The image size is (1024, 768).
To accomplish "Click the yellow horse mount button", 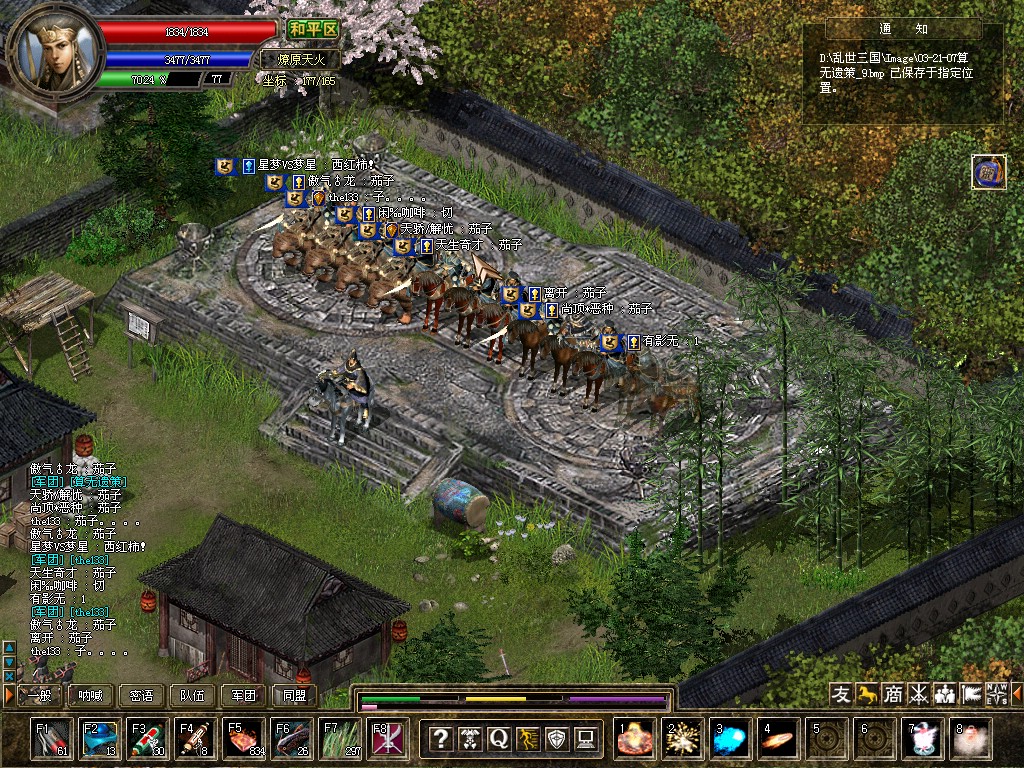I will tap(867, 694).
